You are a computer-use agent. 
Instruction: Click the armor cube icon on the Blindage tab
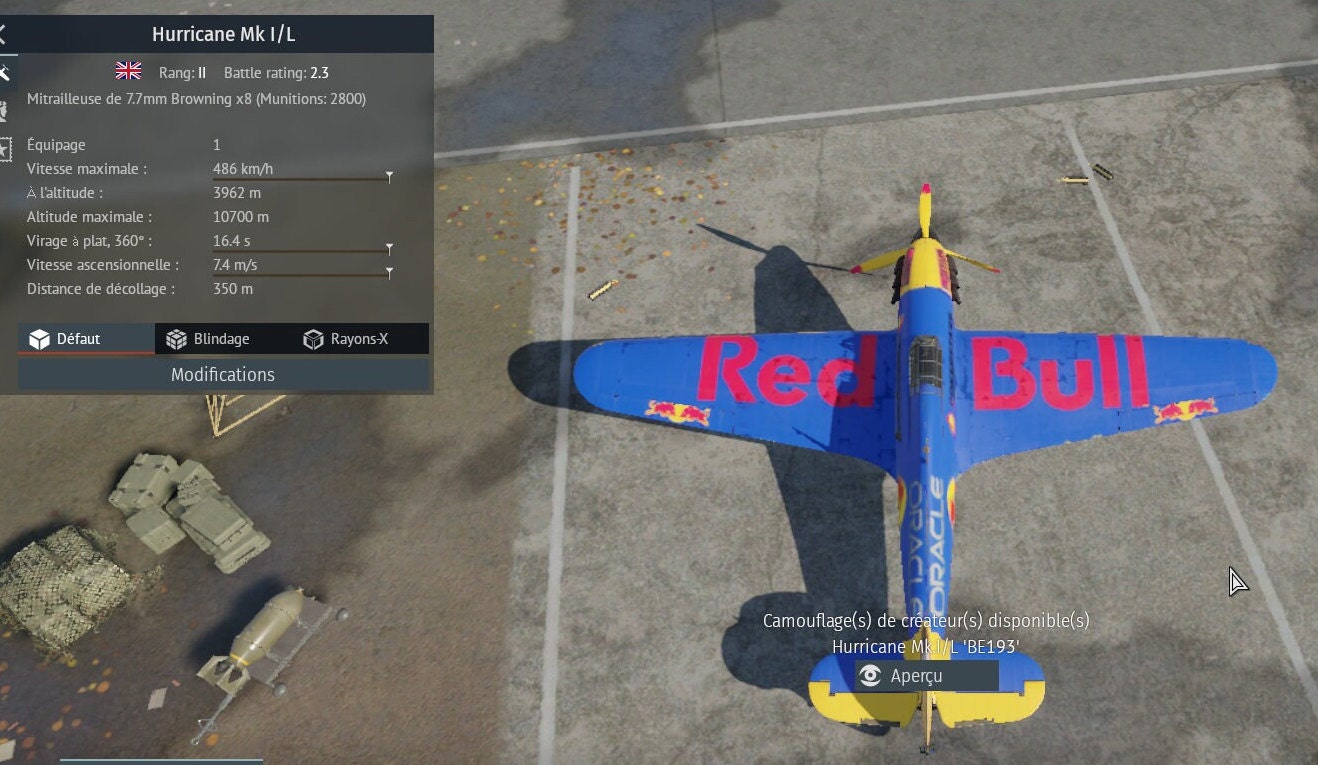click(178, 338)
